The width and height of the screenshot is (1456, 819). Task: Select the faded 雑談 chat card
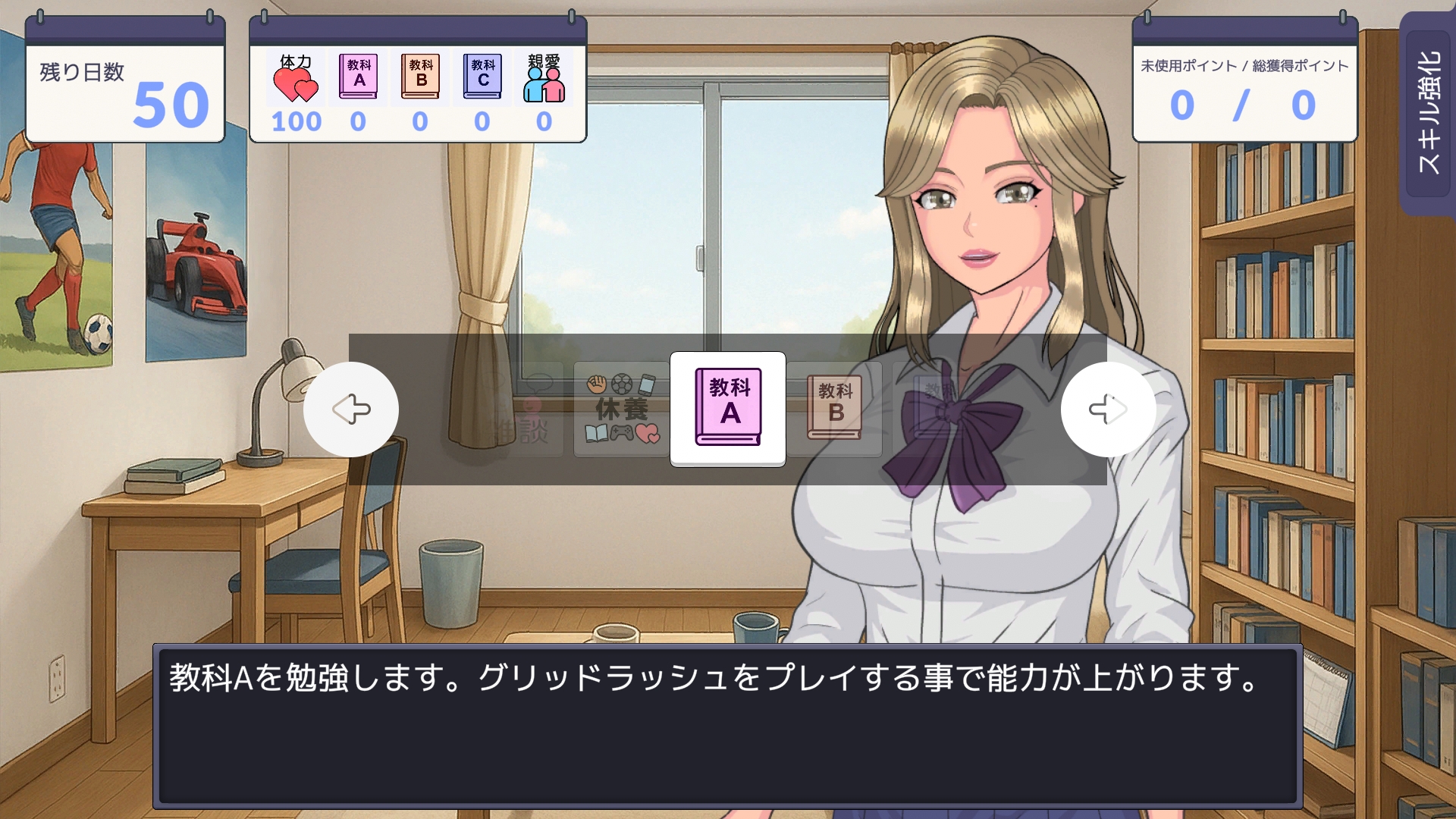click(523, 411)
